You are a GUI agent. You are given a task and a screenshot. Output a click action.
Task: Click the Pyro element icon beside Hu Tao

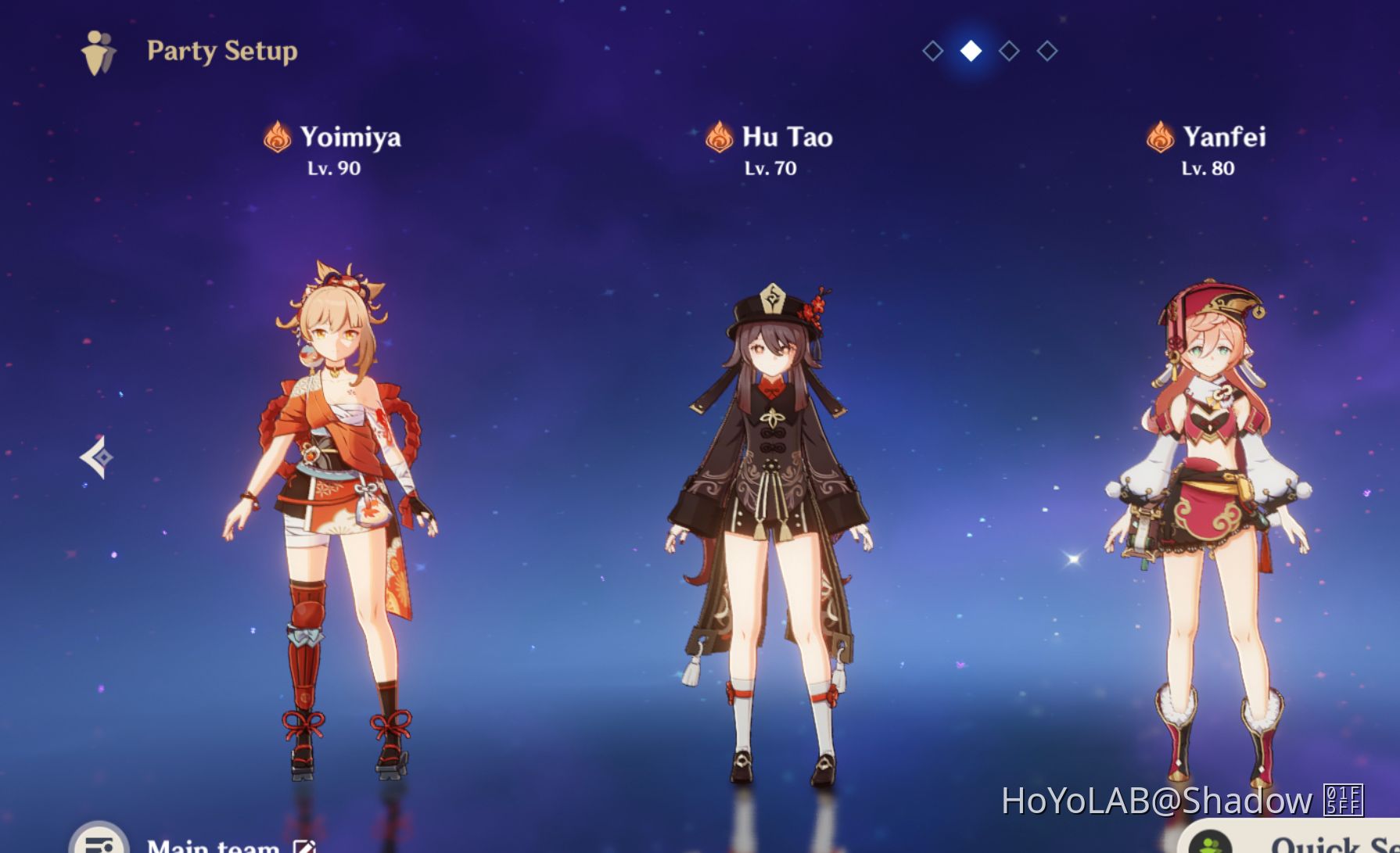tap(717, 137)
